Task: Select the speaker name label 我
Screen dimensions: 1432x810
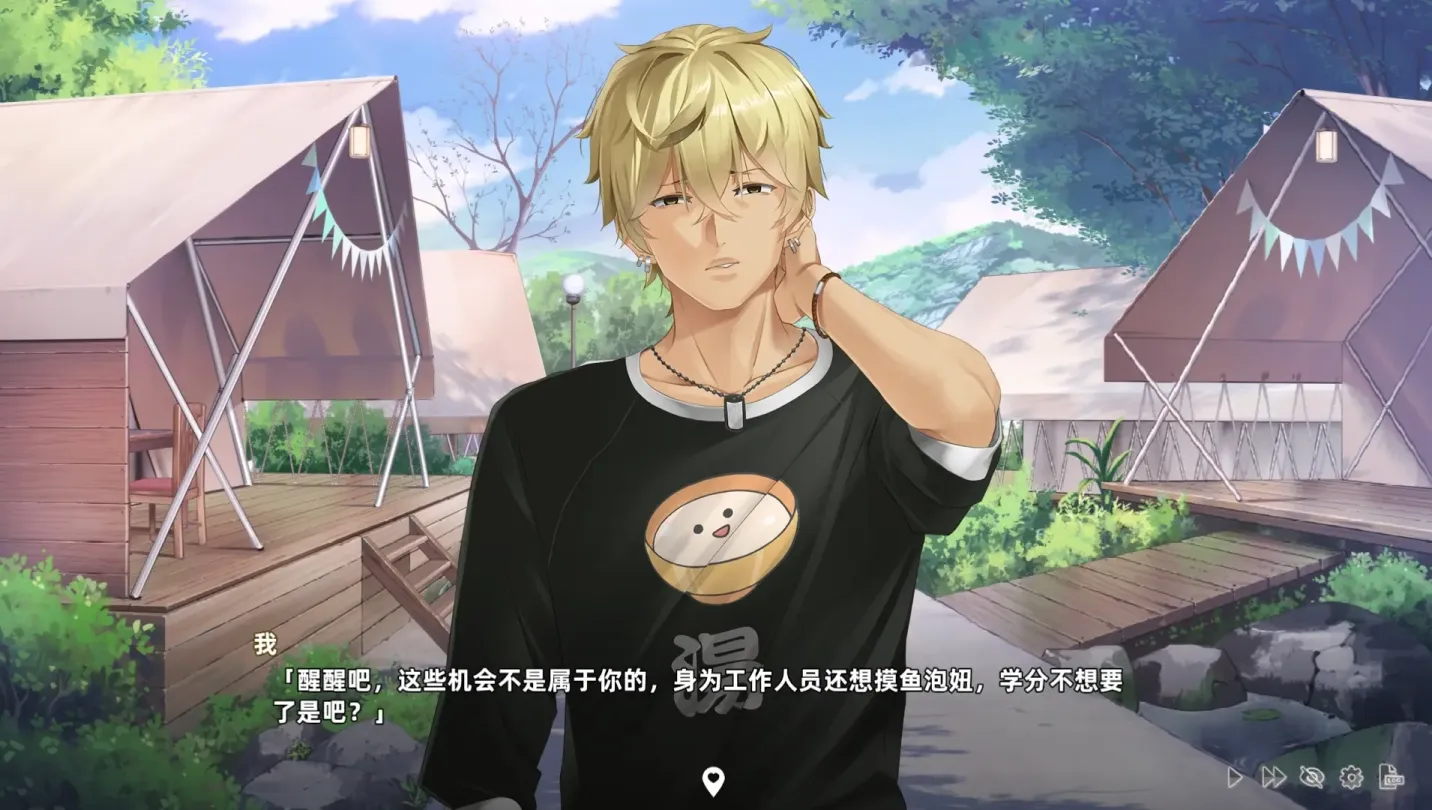Action: [x=264, y=644]
